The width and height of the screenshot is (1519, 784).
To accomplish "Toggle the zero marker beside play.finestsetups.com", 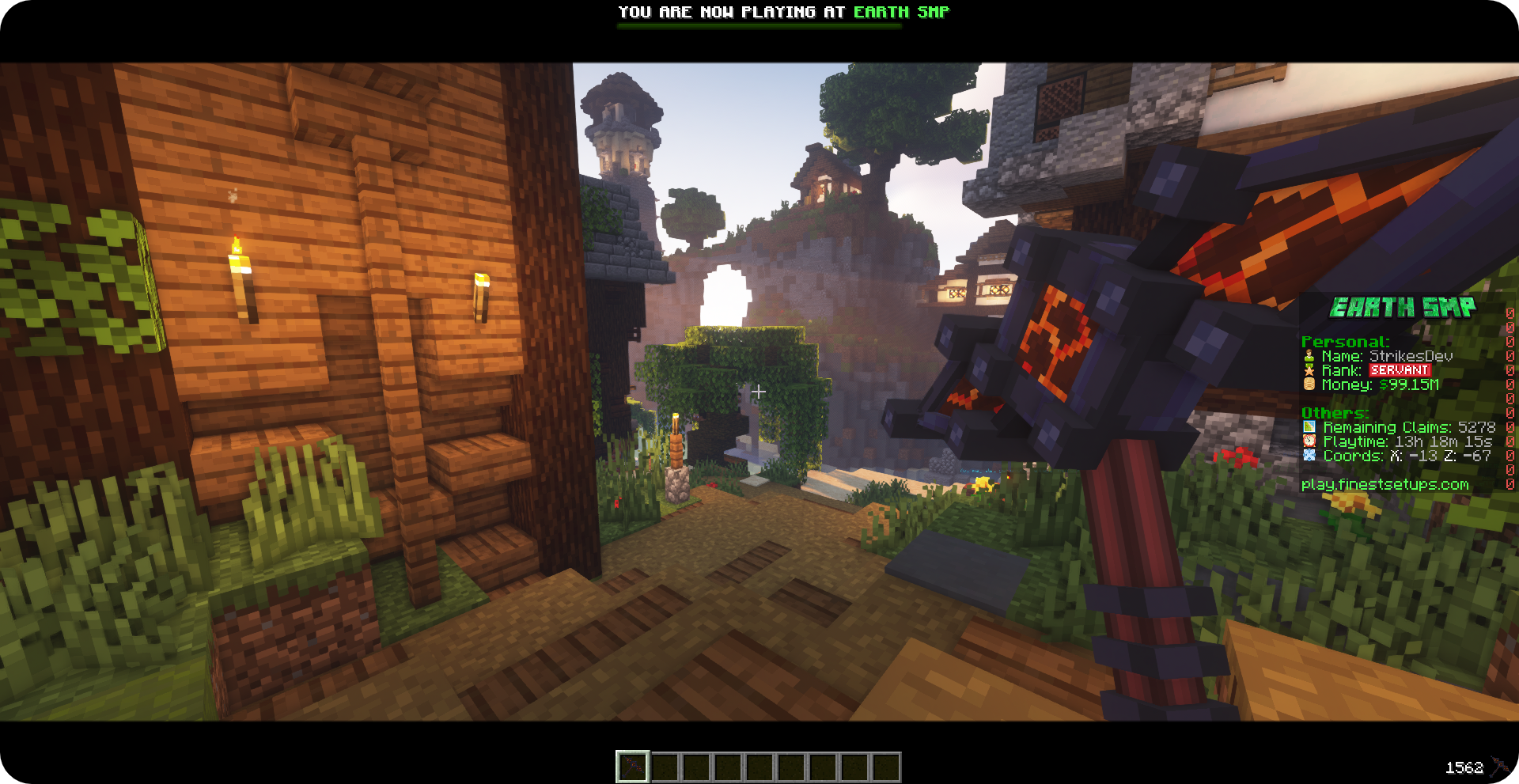I will pyautogui.click(x=1510, y=483).
